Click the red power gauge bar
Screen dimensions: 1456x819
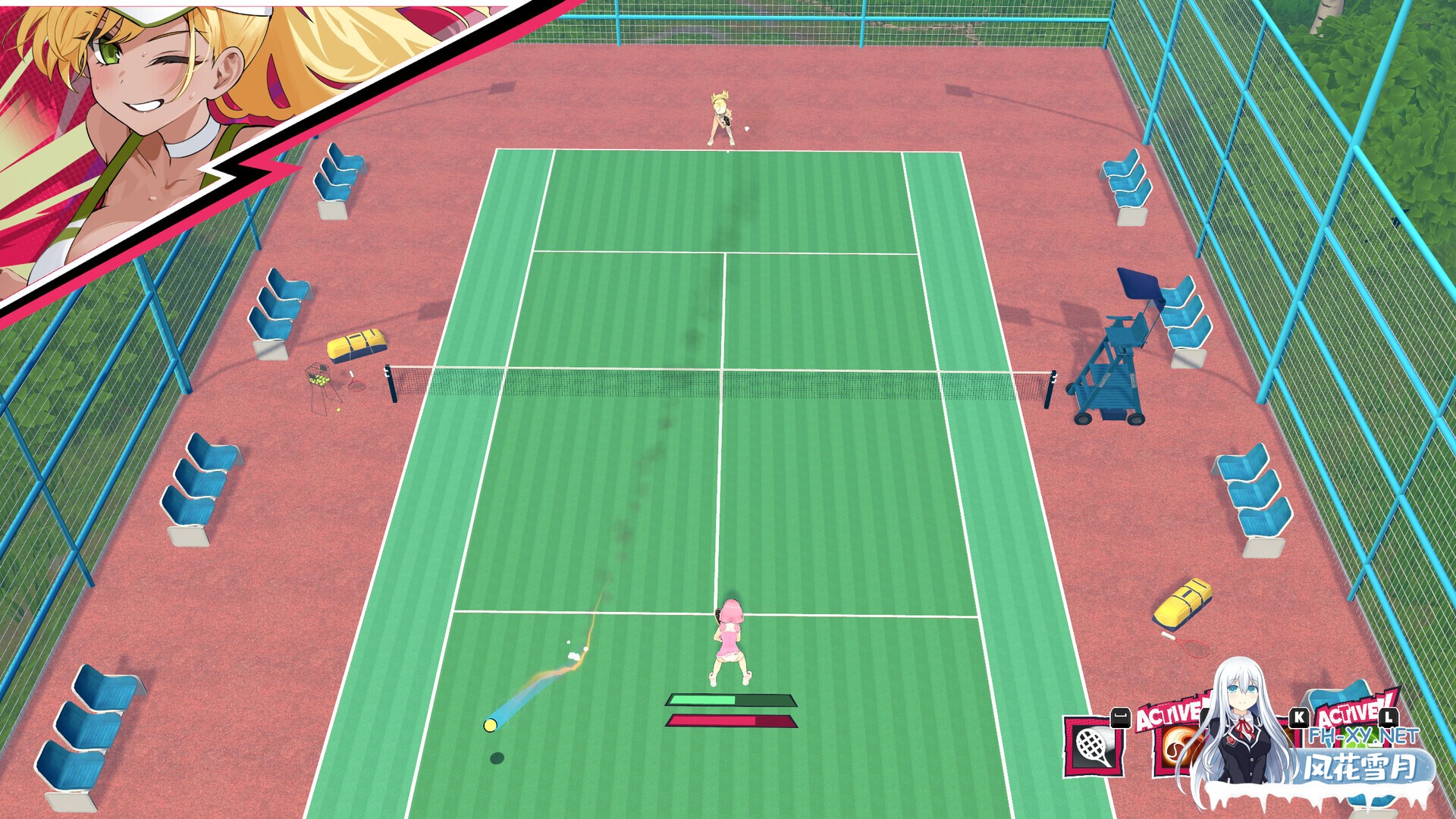pos(730,722)
